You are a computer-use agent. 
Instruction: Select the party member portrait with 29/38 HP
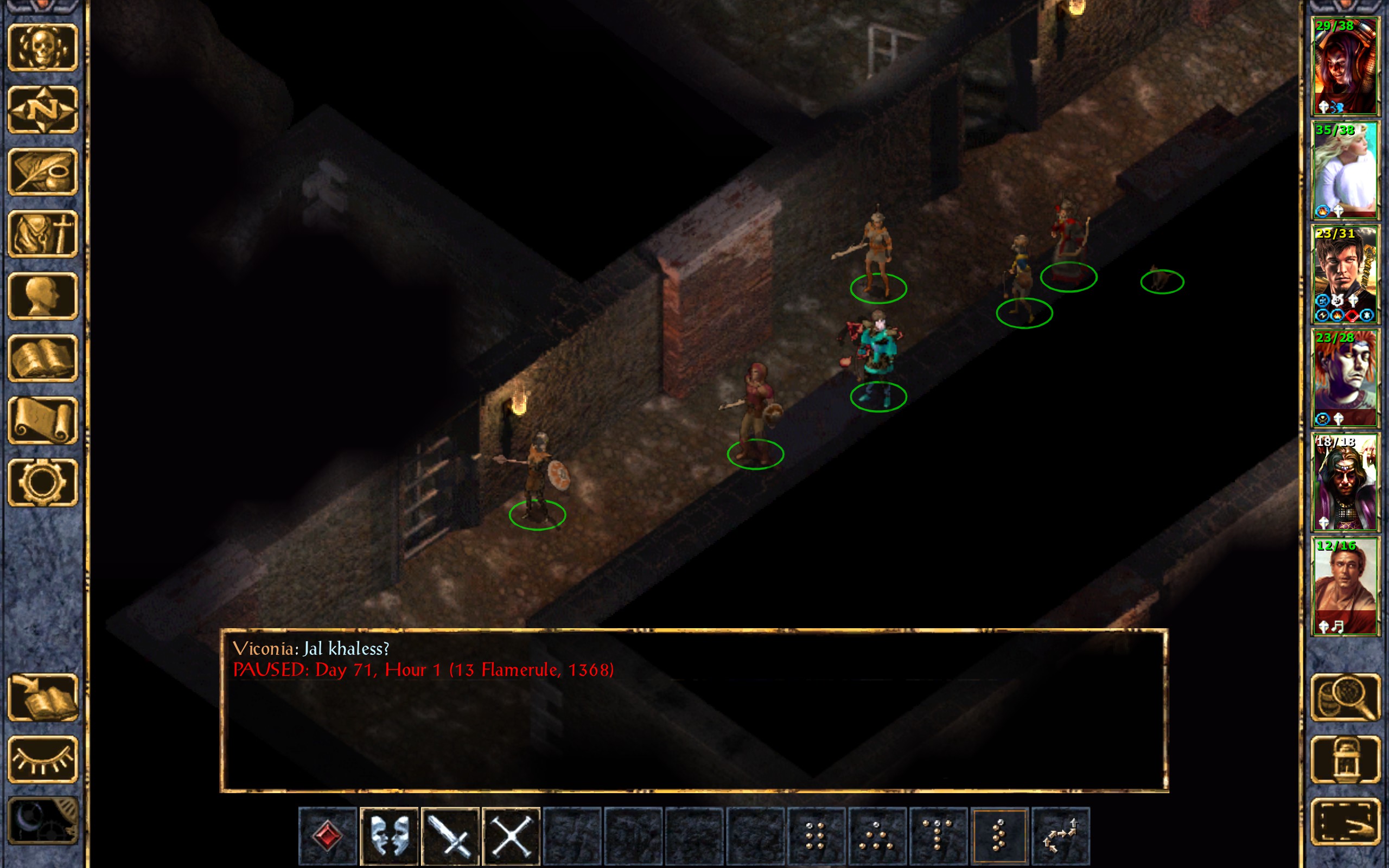click(x=1345, y=66)
